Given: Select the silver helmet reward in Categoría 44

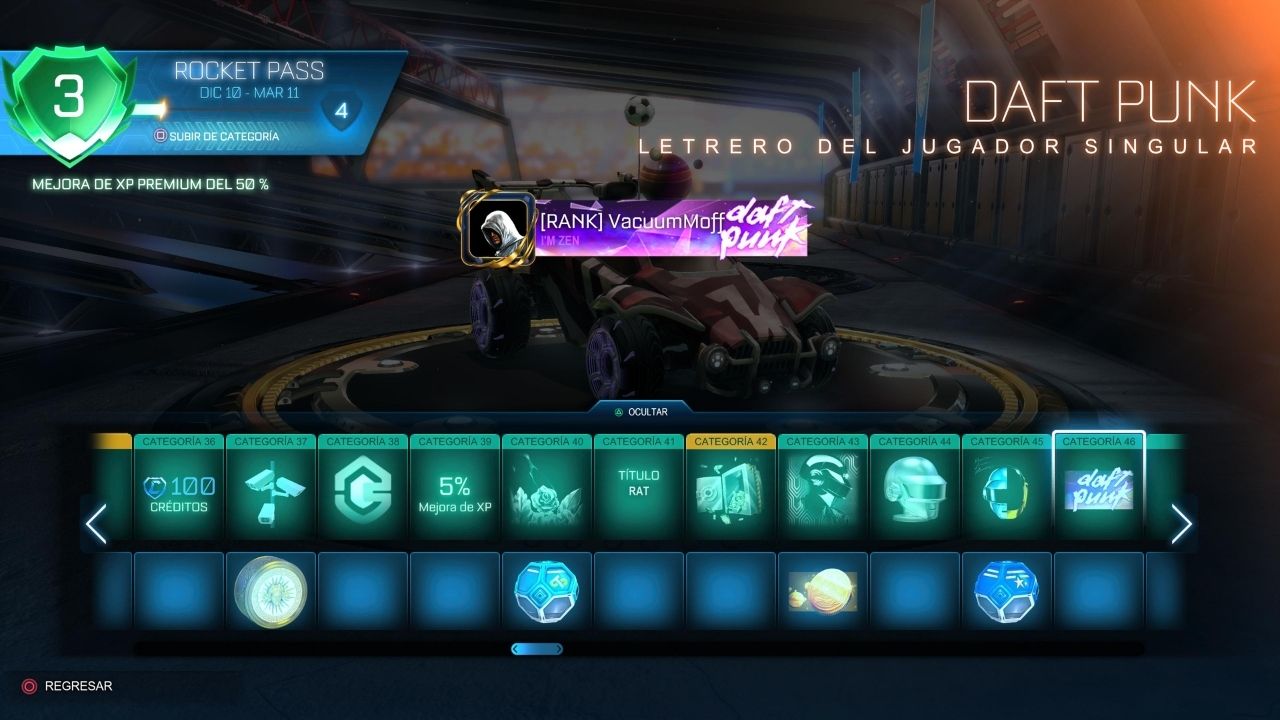Looking at the screenshot, I should [x=915, y=493].
